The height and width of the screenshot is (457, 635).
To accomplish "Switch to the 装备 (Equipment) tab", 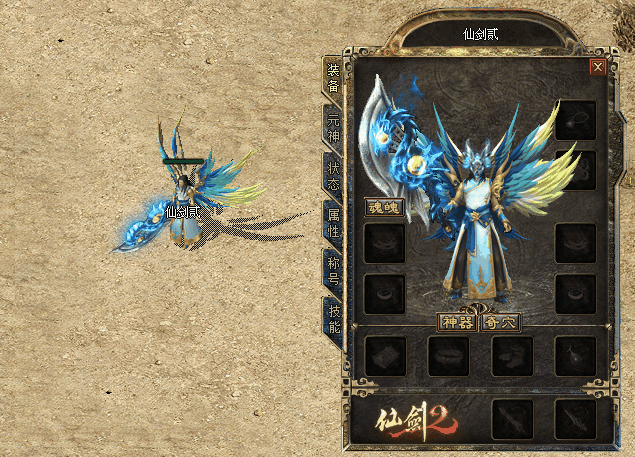I will [x=333, y=78].
